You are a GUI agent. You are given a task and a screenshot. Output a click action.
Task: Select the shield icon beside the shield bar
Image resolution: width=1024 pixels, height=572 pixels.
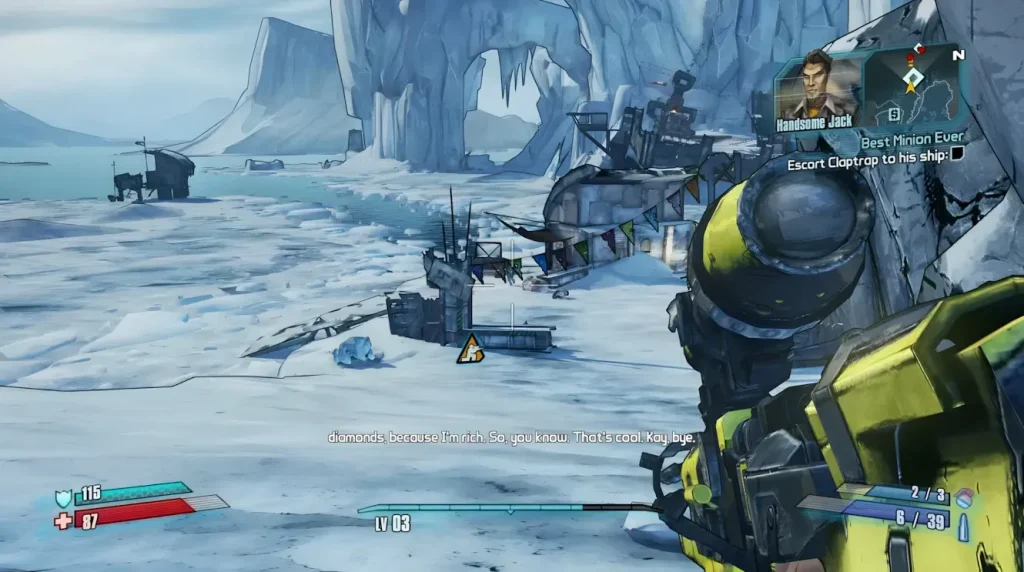pyautogui.click(x=63, y=495)
